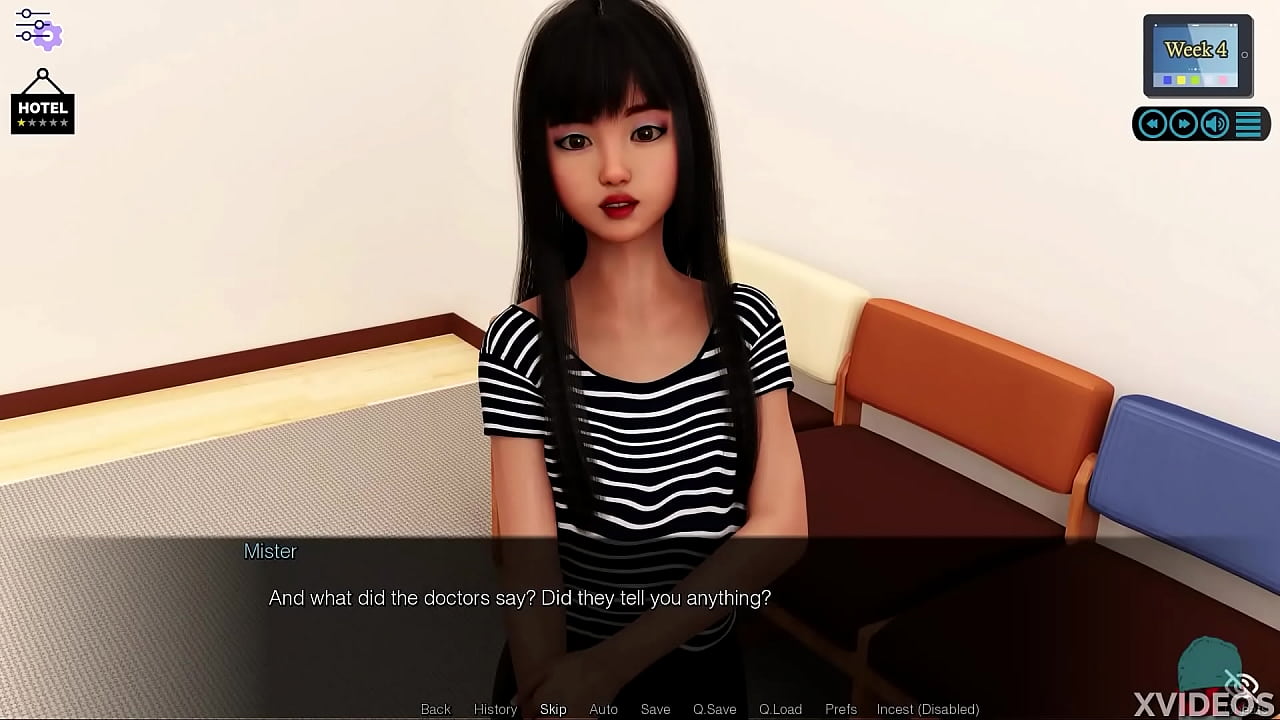Click the yellow star on the hotel rating
Viewport: 1280px width, 720px height.
click(21, 123)
